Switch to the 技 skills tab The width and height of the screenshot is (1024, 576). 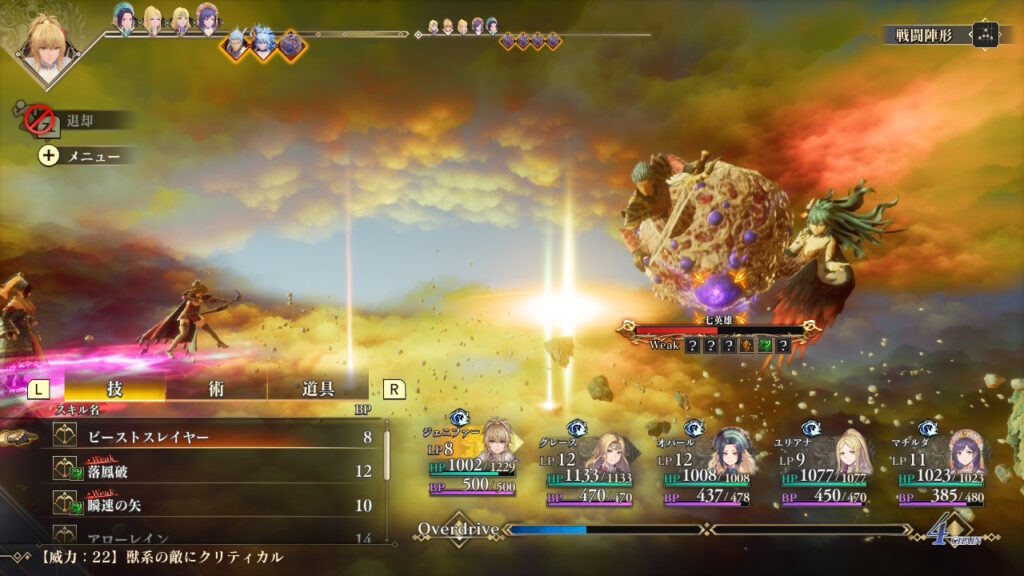pyautogui.click(x=115, y=388)
